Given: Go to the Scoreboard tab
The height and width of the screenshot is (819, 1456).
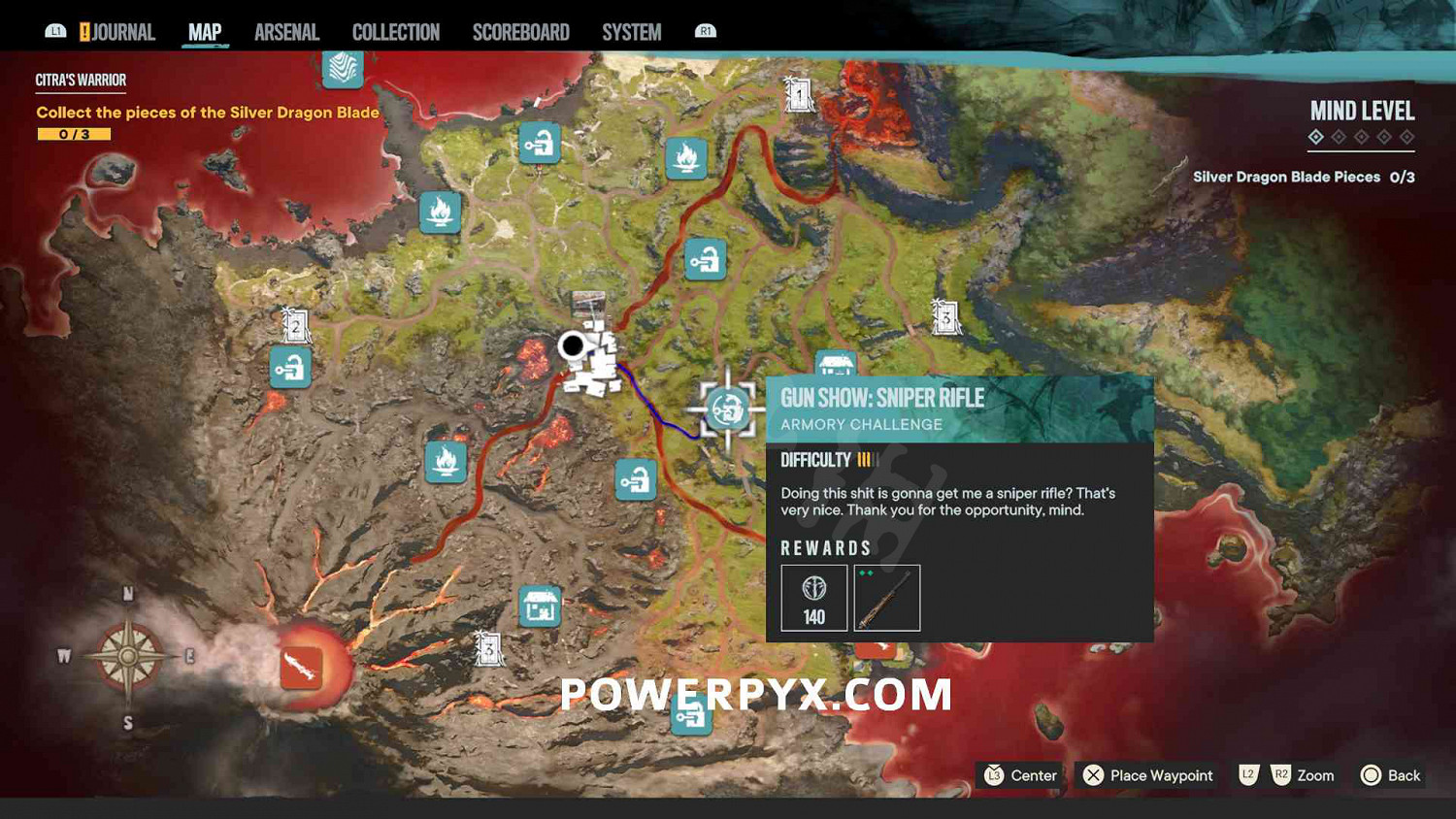Looking at the screenshot, I should tap(520, 31).
